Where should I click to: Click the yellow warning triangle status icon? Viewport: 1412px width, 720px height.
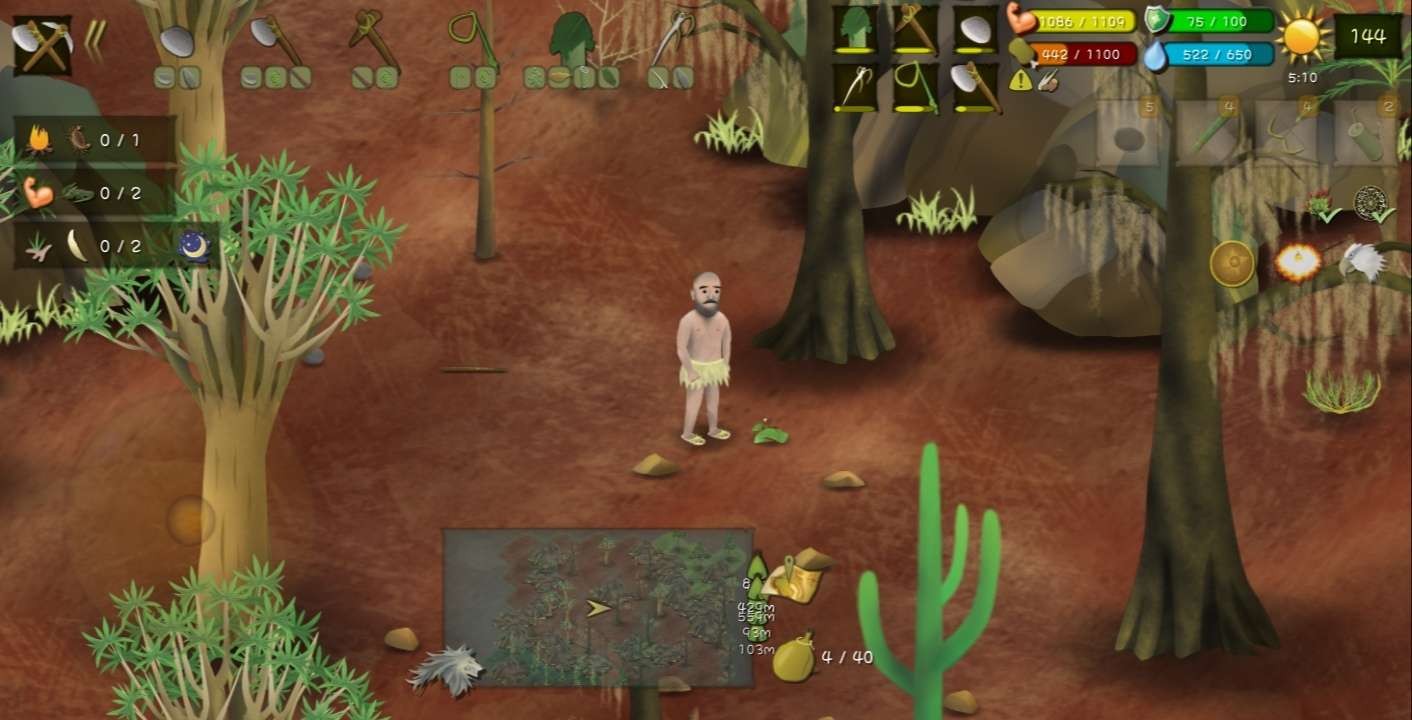1020,81
